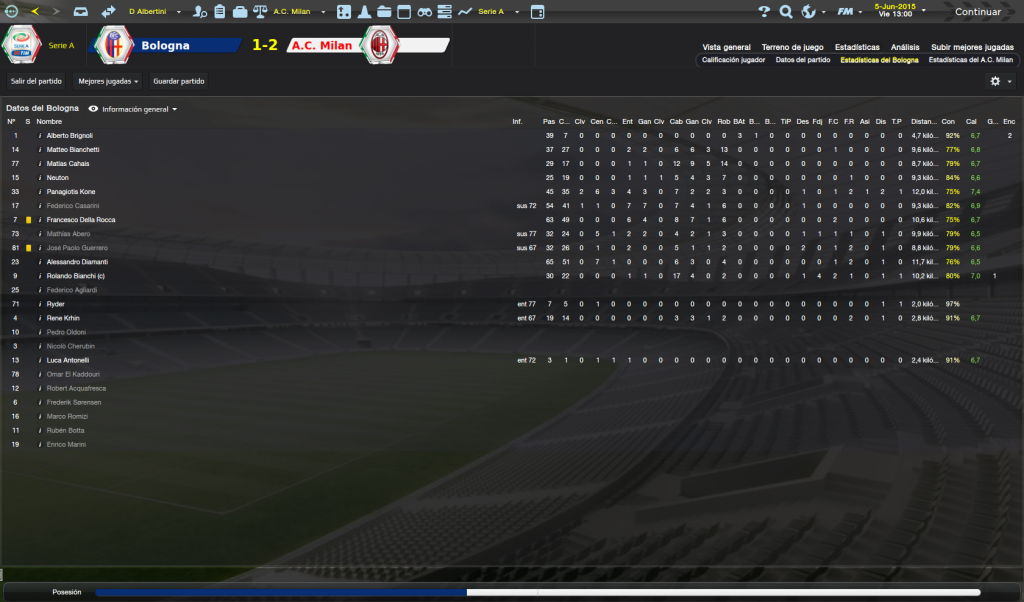Select player Alessandro Diamanti
1024x602 pixels.
coord(76,262)
